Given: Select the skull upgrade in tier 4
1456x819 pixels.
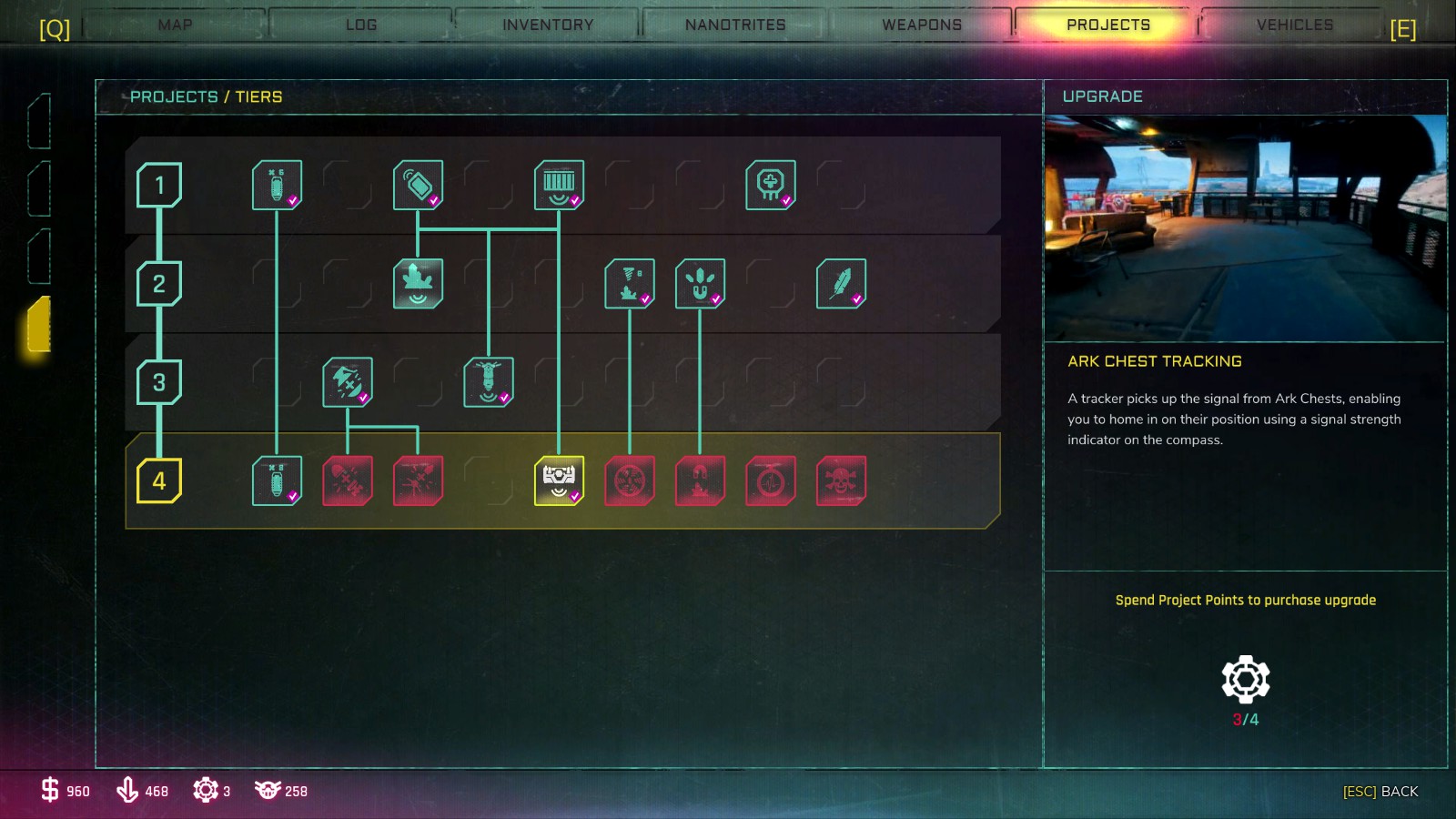Looking at the screenshot, I should click(x=841, y=480).
